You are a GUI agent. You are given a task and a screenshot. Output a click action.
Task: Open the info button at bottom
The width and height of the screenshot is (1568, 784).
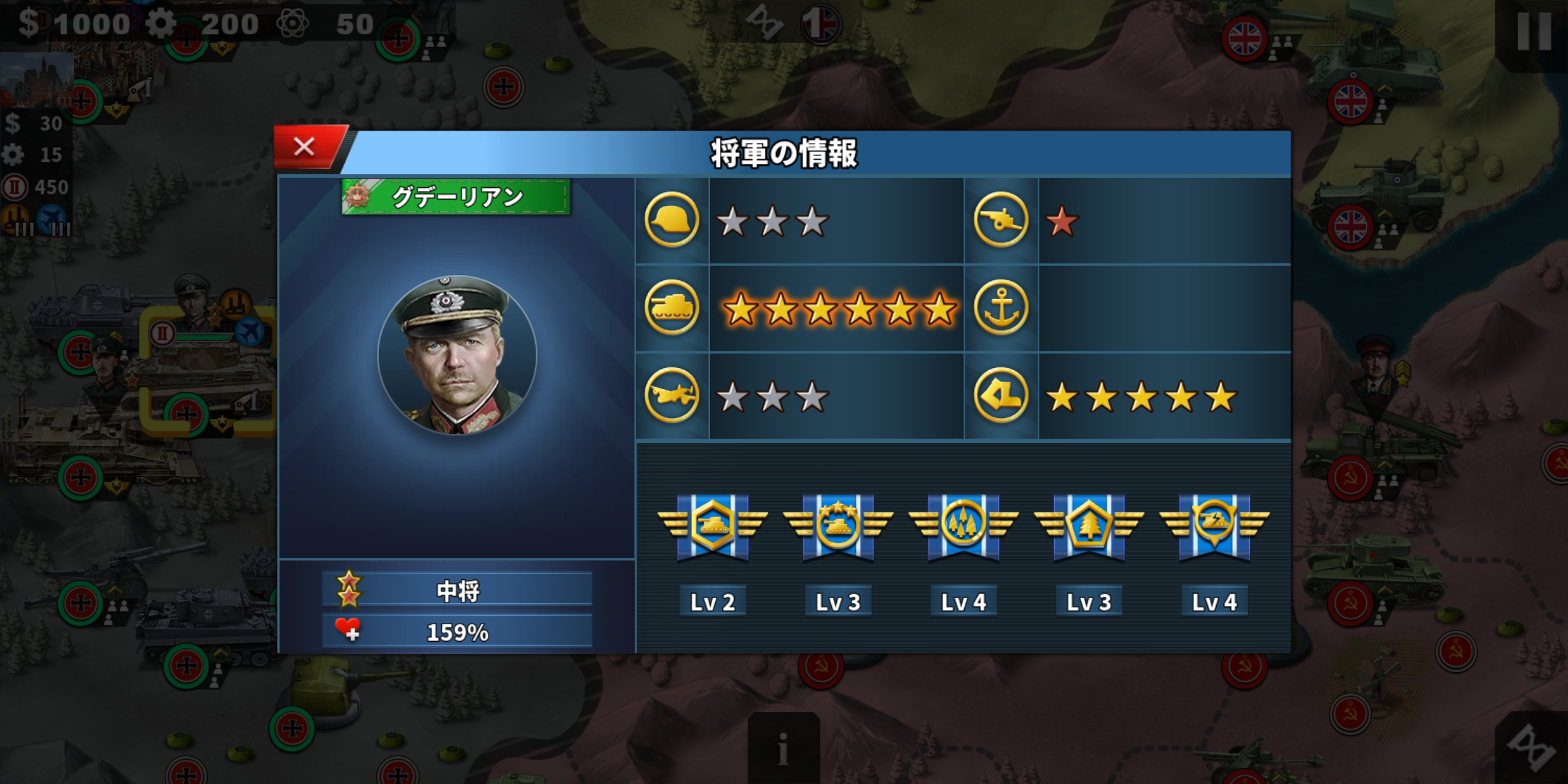pyautogui.click(x=783, y=748)
